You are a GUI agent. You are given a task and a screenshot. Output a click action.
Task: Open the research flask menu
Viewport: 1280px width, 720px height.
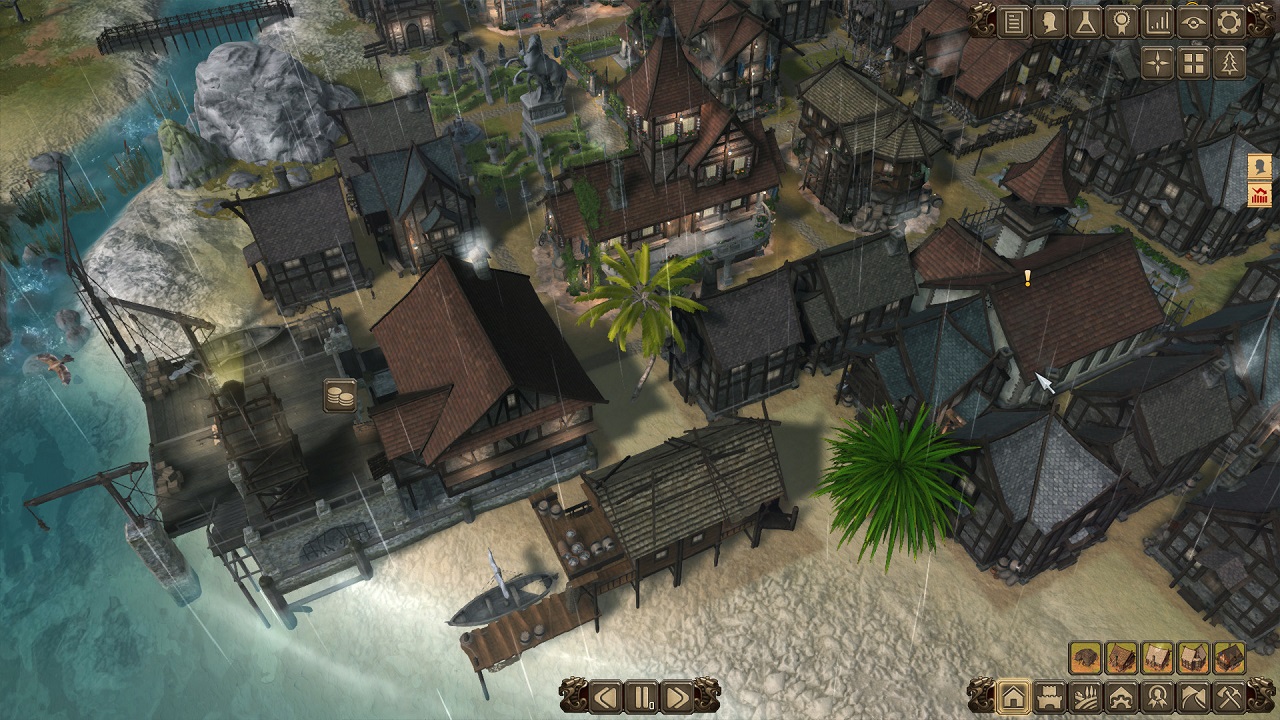tap(1085, 22)
